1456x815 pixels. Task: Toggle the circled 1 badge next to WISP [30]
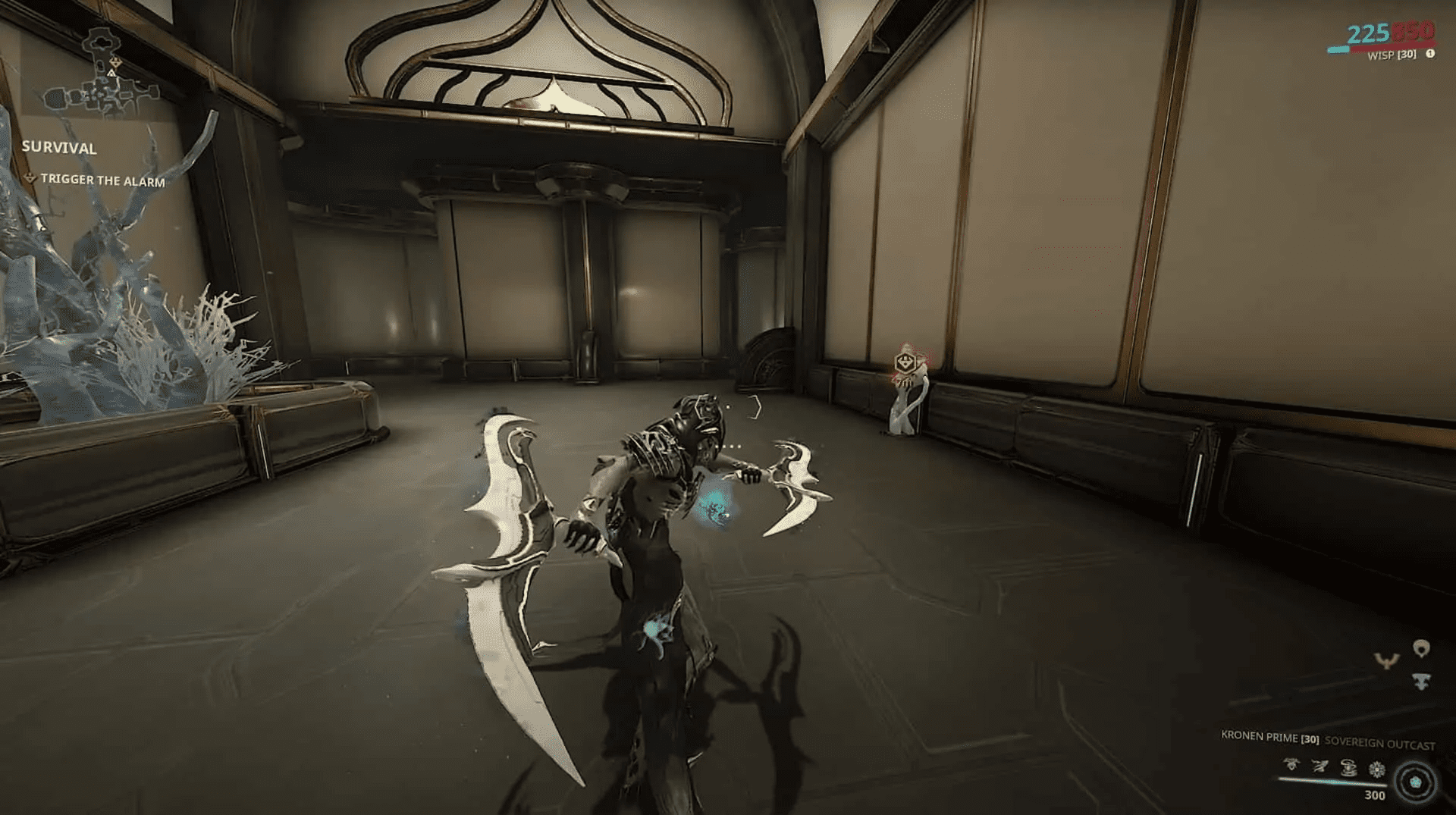tap(1431, 55)
